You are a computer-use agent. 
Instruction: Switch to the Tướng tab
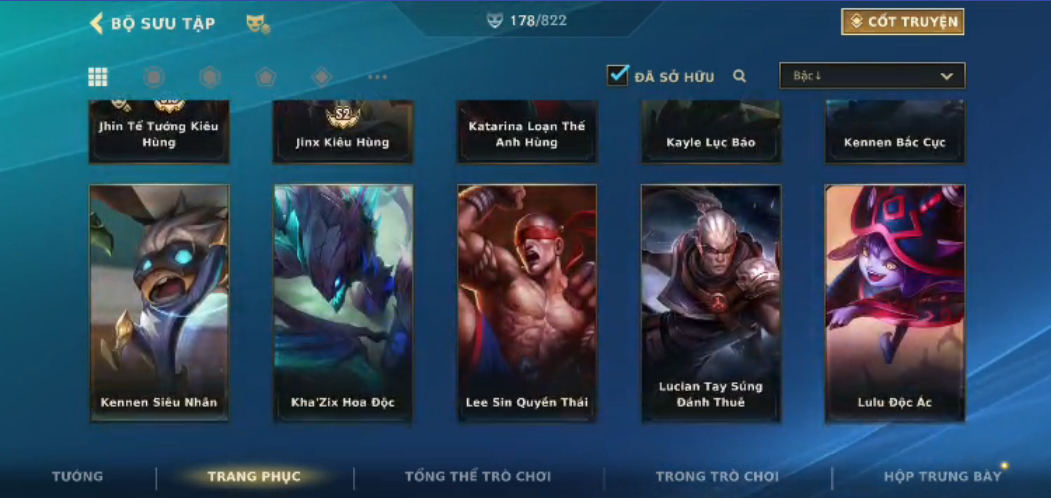[77, 476]
